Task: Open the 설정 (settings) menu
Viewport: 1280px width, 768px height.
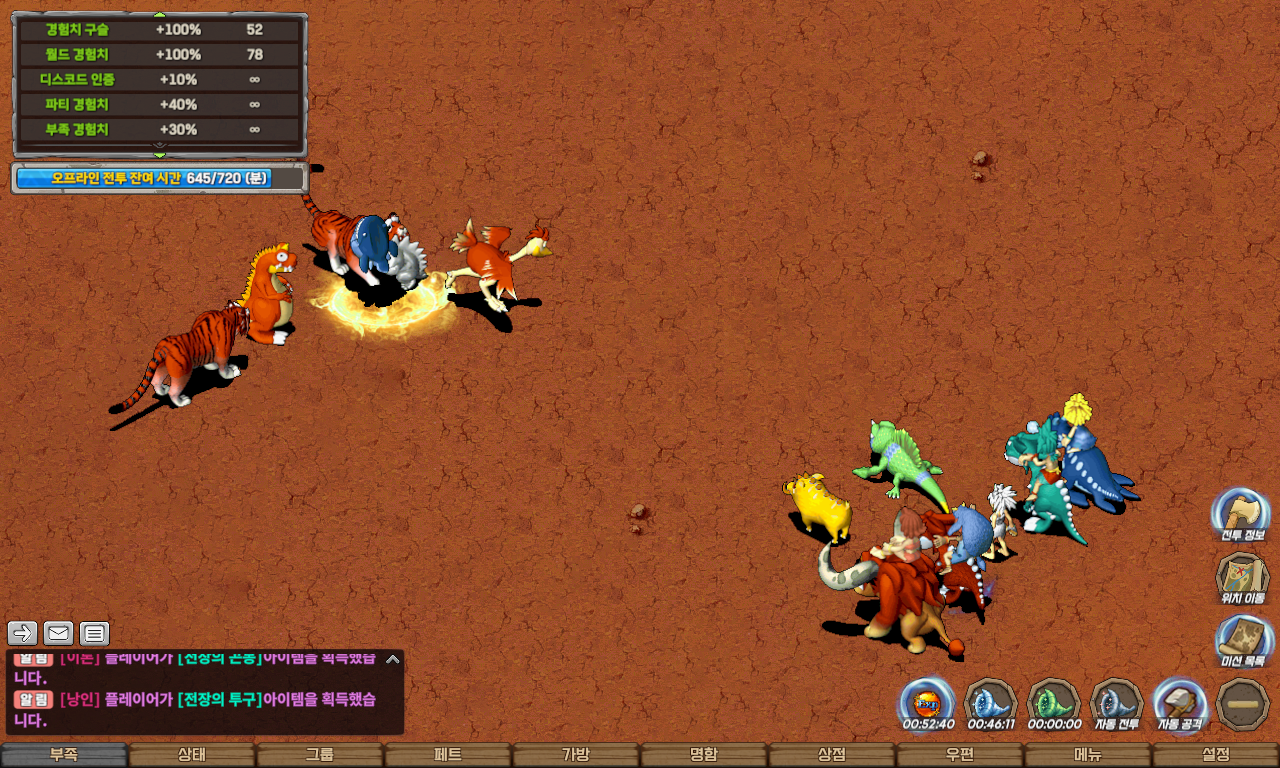Action: click(1216, 755)
